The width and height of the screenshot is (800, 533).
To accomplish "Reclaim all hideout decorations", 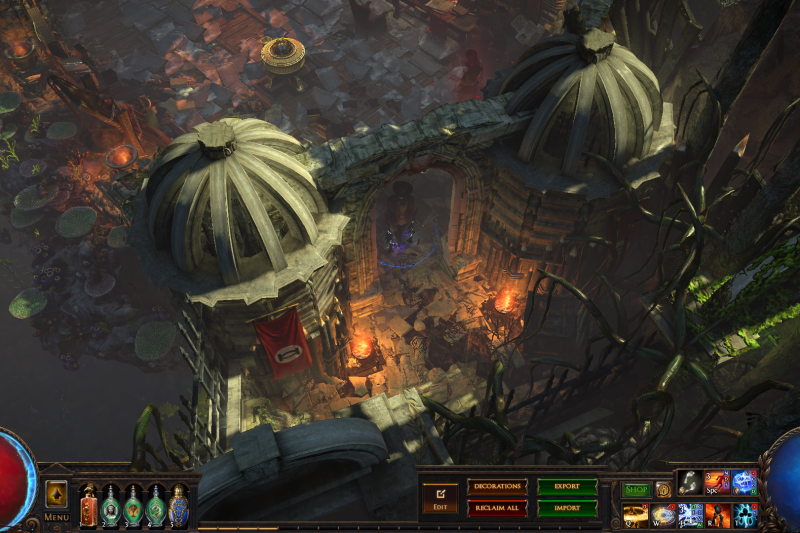I will click(x=496, y=508).
